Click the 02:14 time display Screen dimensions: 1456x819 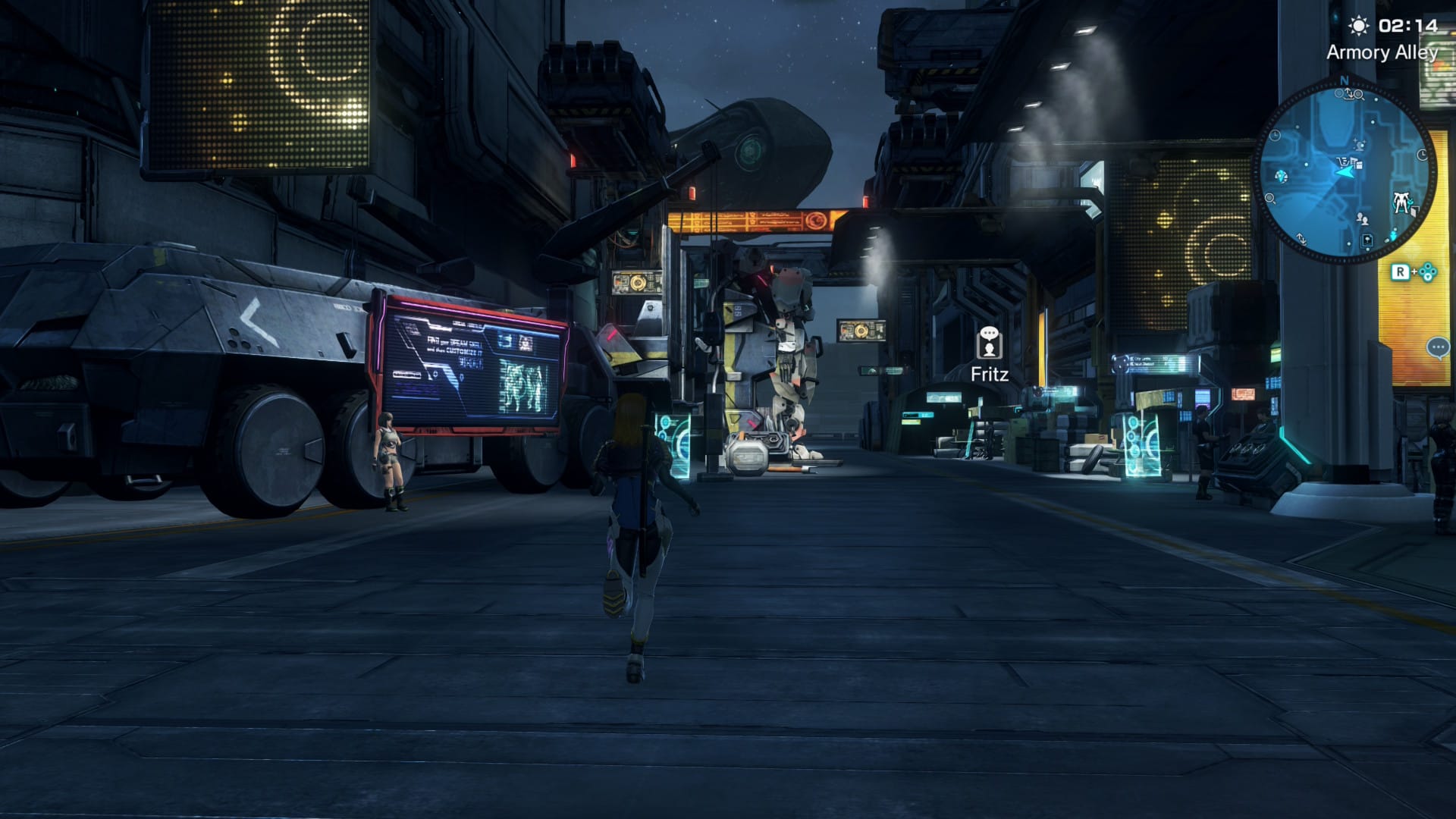click(1408, 26)
